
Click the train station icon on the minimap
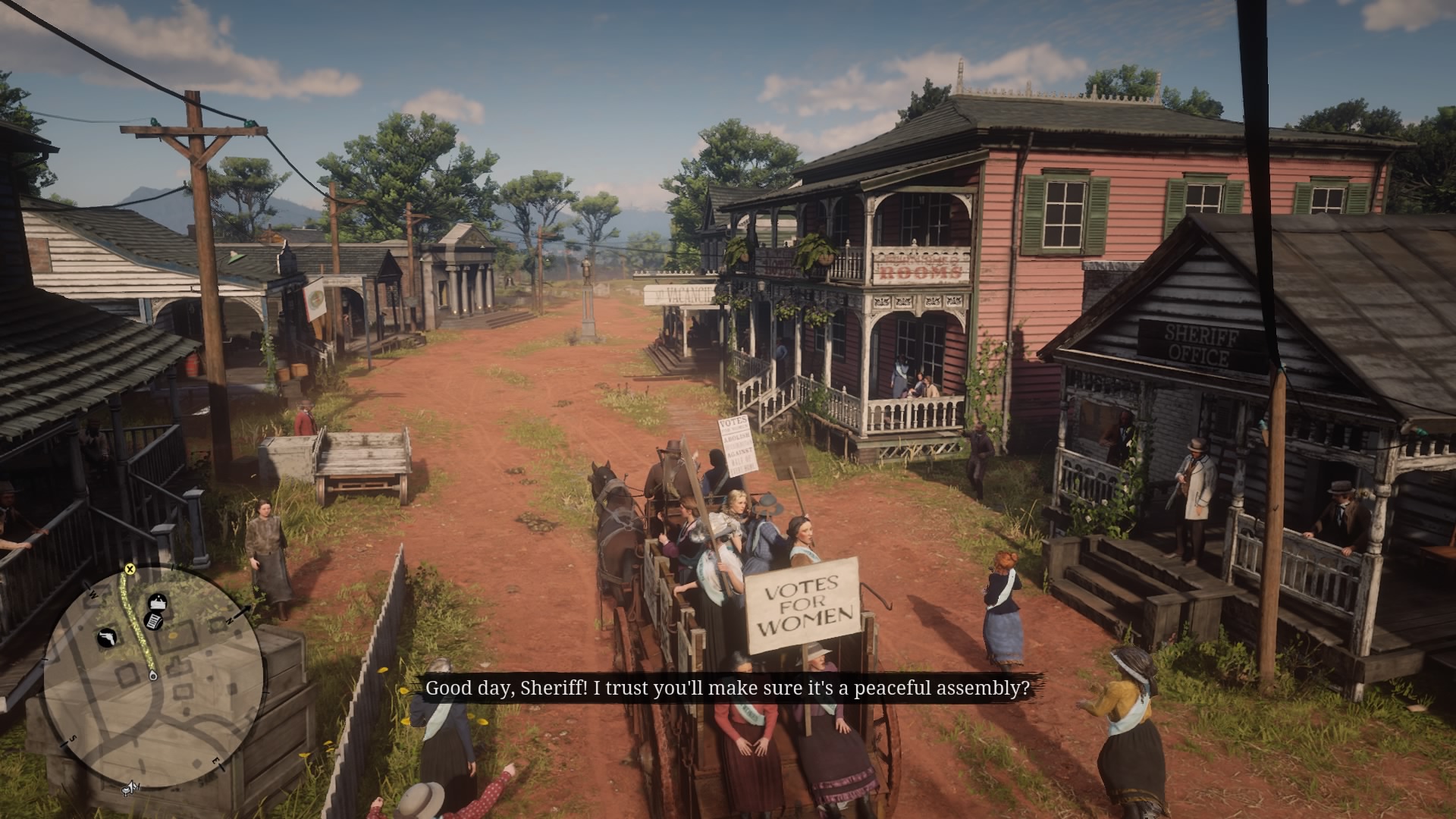point(158,603)
